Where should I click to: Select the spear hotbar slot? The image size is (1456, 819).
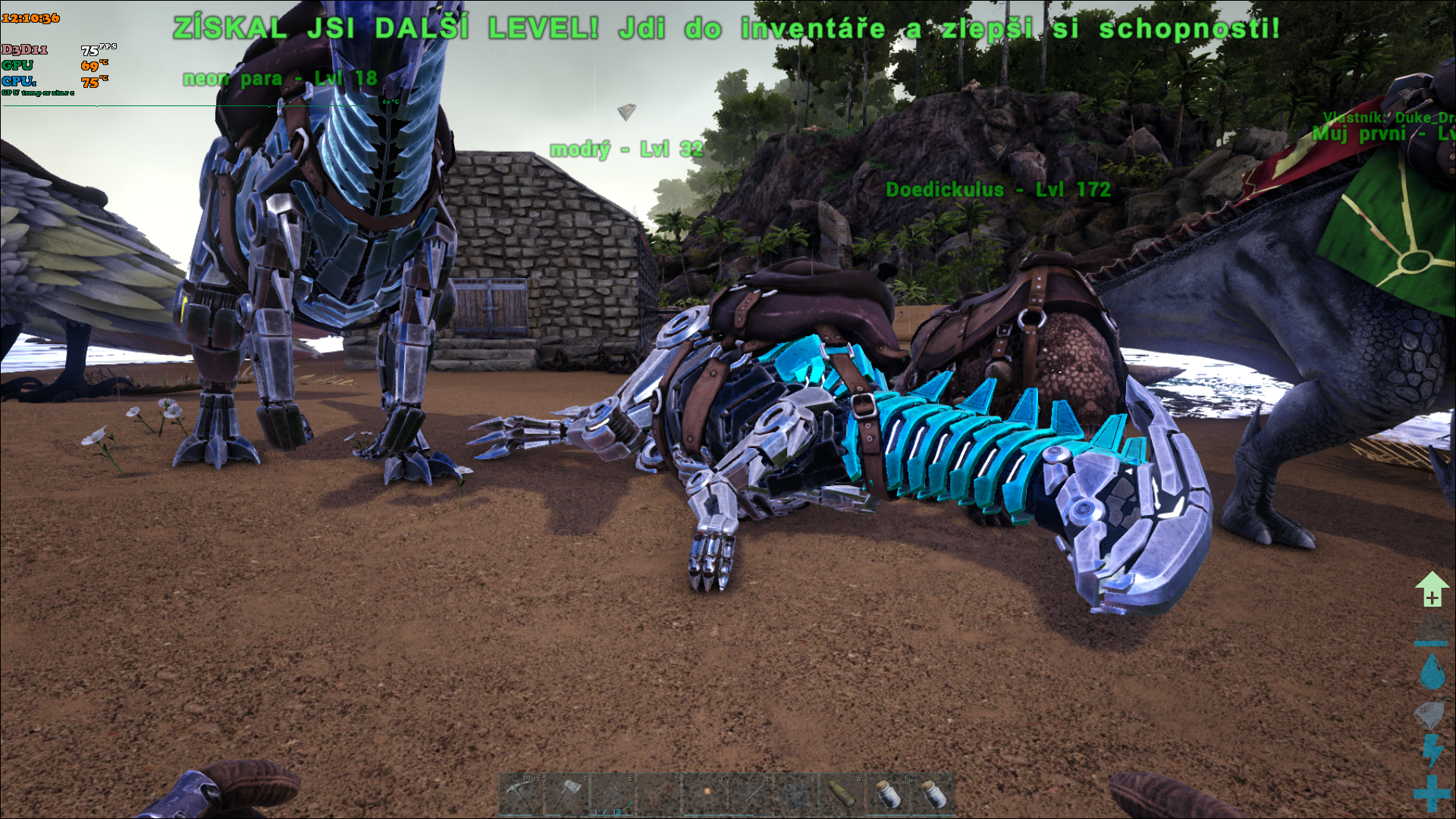(750, 795)
